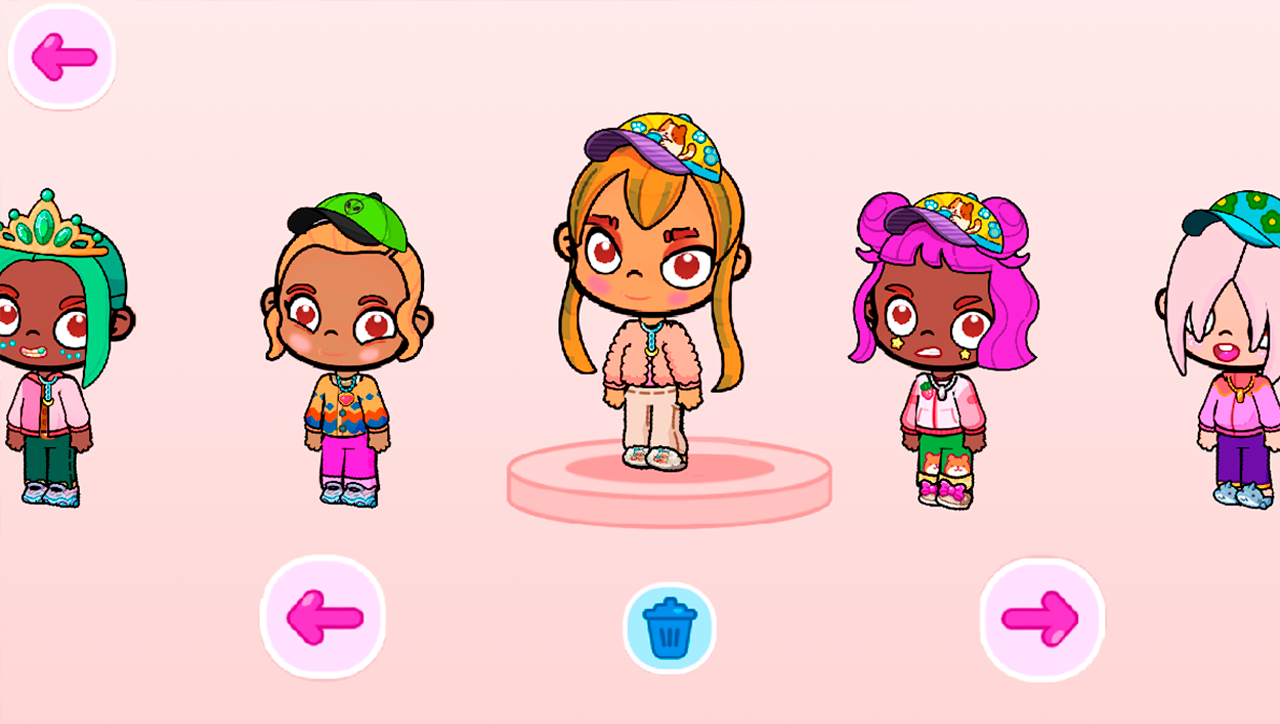Click the pink back arrow icon top-left
Image resolution: width=1280 pixels, height=724 pixels.
pyautogui.click(x=60, y=57)
